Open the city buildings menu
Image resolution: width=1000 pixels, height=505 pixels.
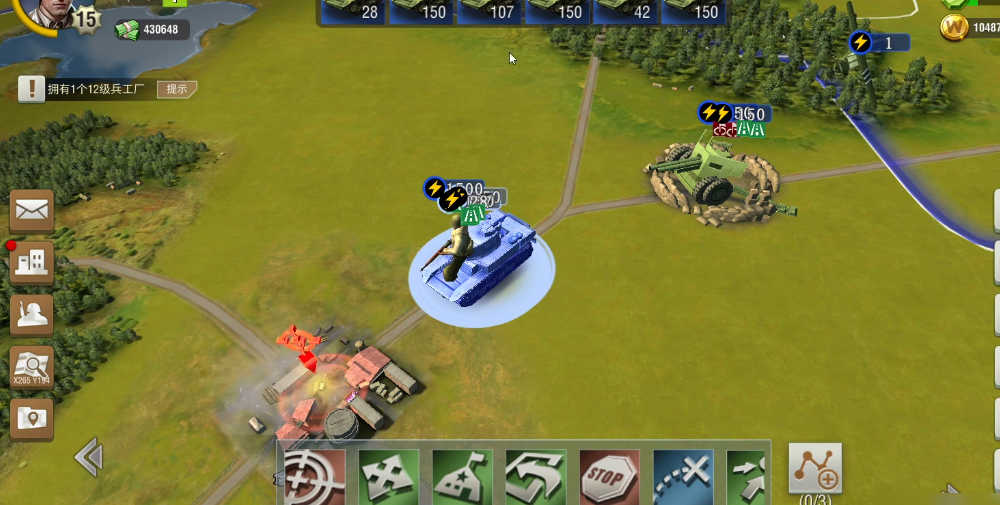point(32,263)
